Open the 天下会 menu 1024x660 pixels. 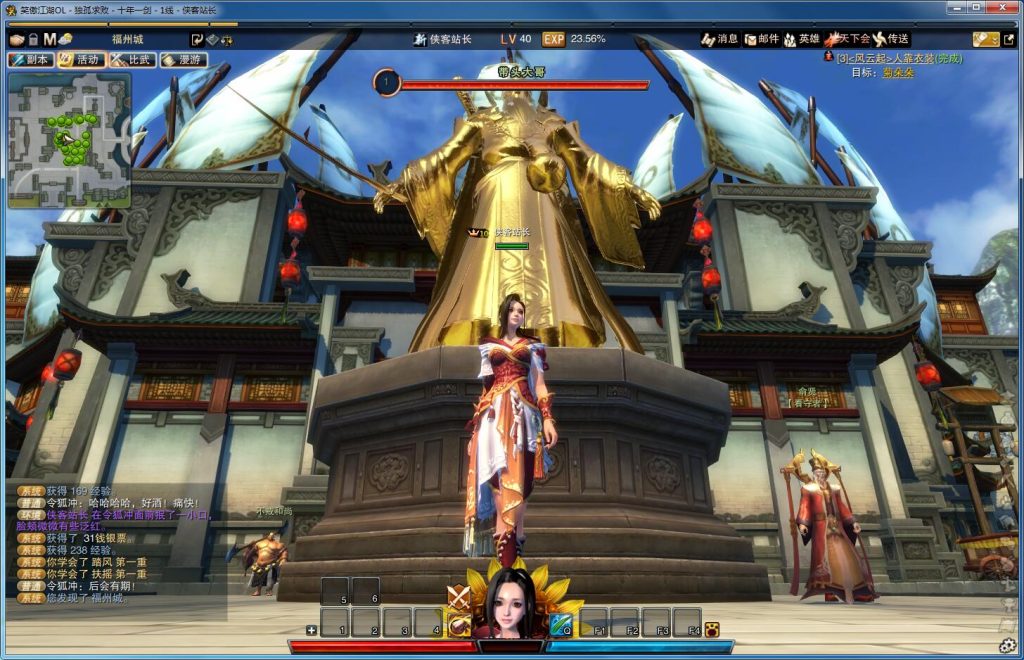pos(847,39)
